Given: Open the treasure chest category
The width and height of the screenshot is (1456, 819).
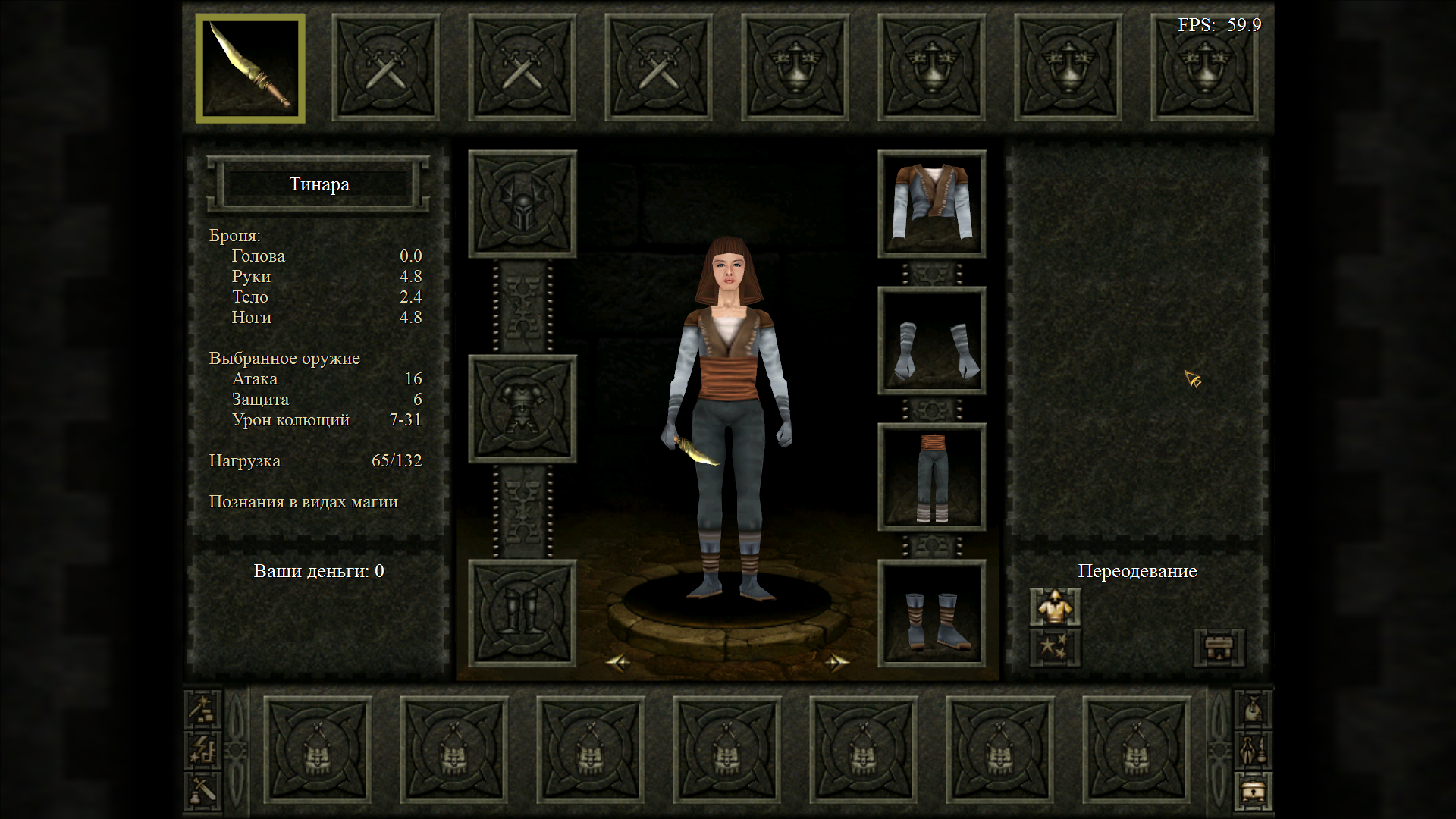Looking at the screenshot, I should tap(1253, 792).
